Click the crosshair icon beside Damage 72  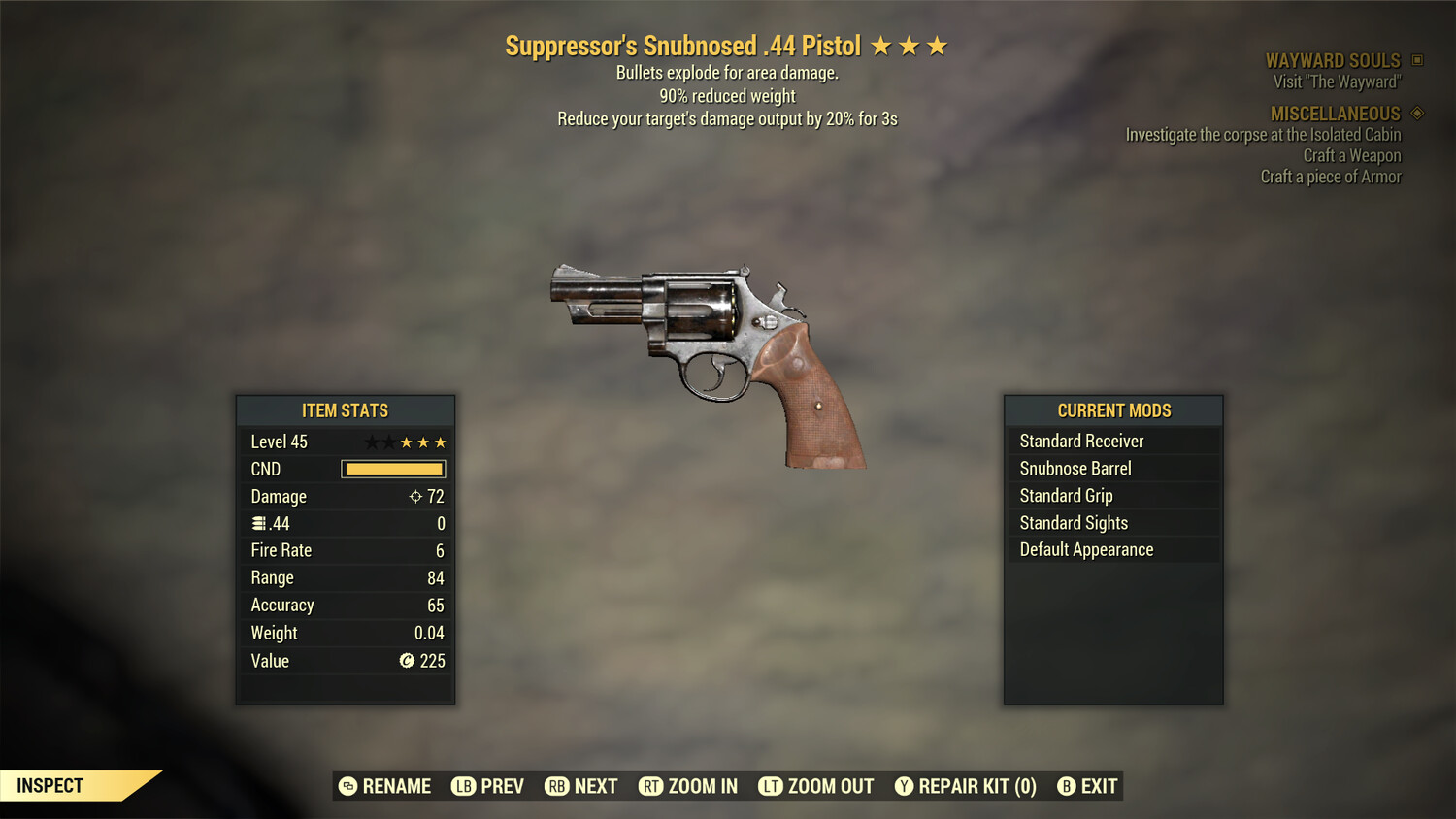[x=415, y=496]
